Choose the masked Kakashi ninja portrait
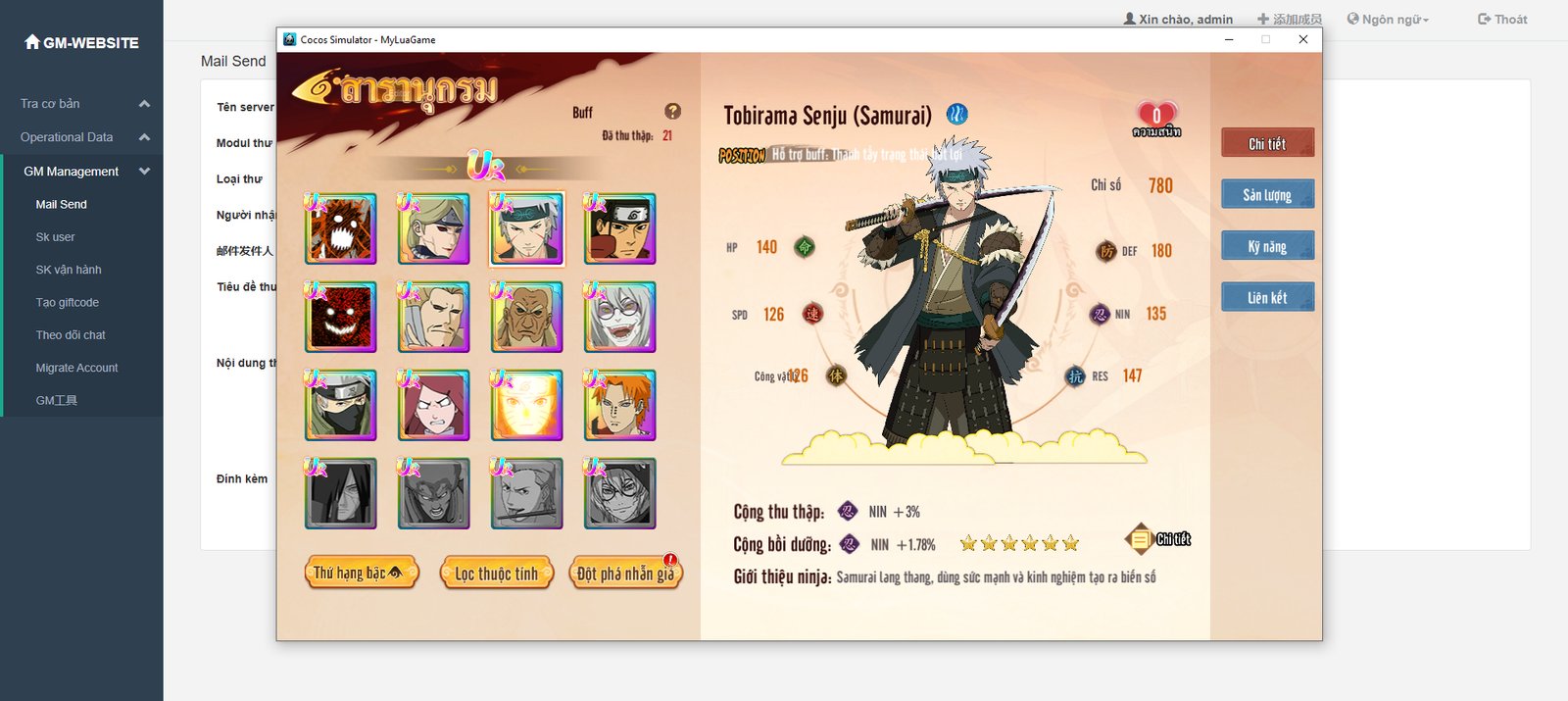The image size is (1568, 701). point(341,406)
